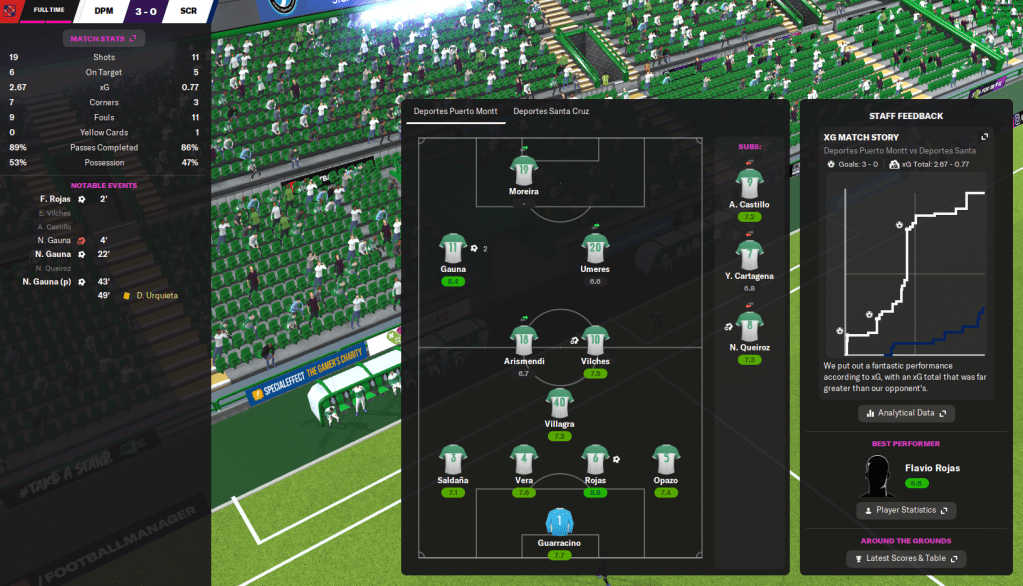Expand the xG Match Story chart
The image size is (1023, 586).
coord(984,137)
